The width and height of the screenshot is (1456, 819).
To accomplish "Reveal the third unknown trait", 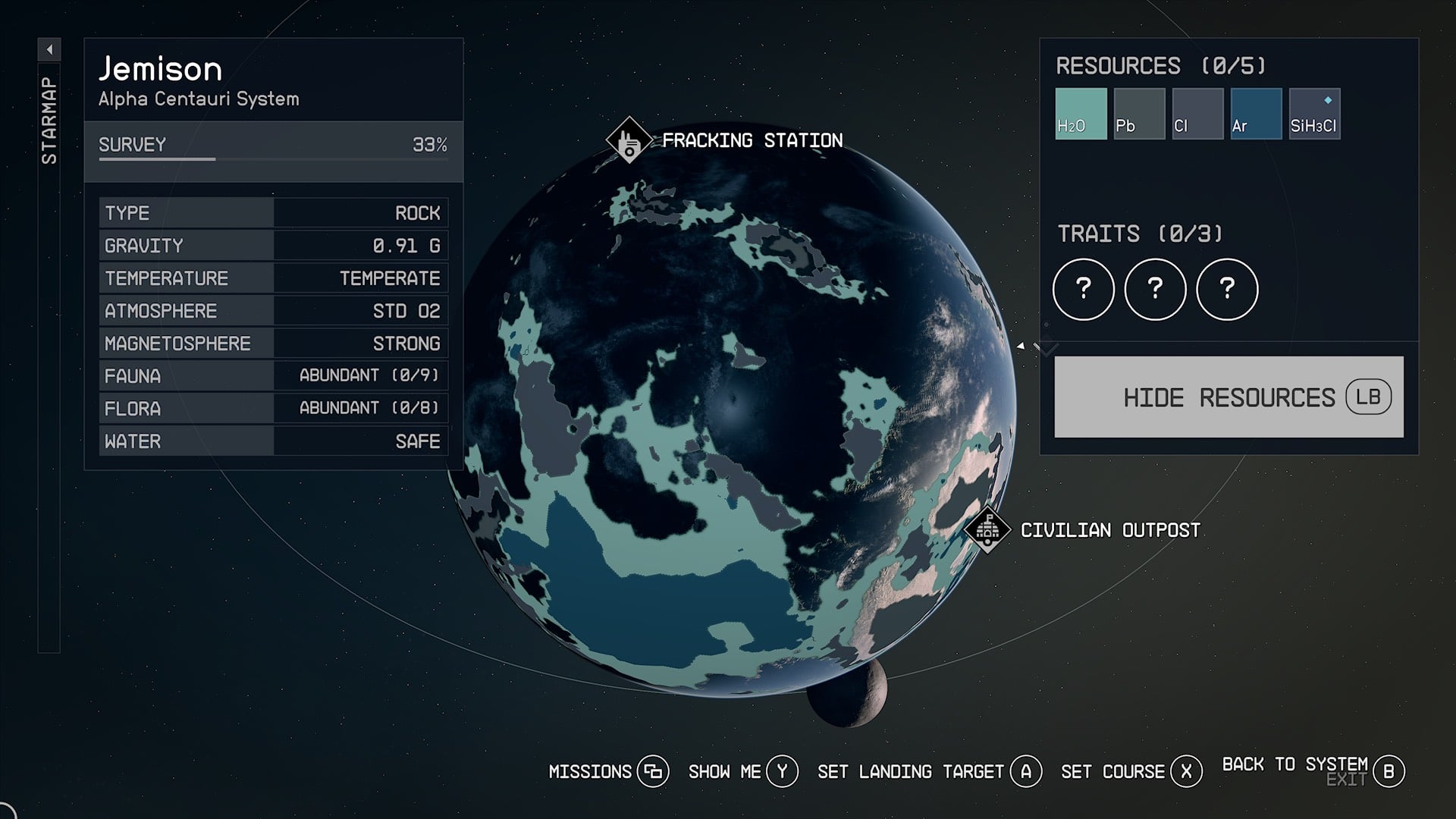I will pos(1228,289).
